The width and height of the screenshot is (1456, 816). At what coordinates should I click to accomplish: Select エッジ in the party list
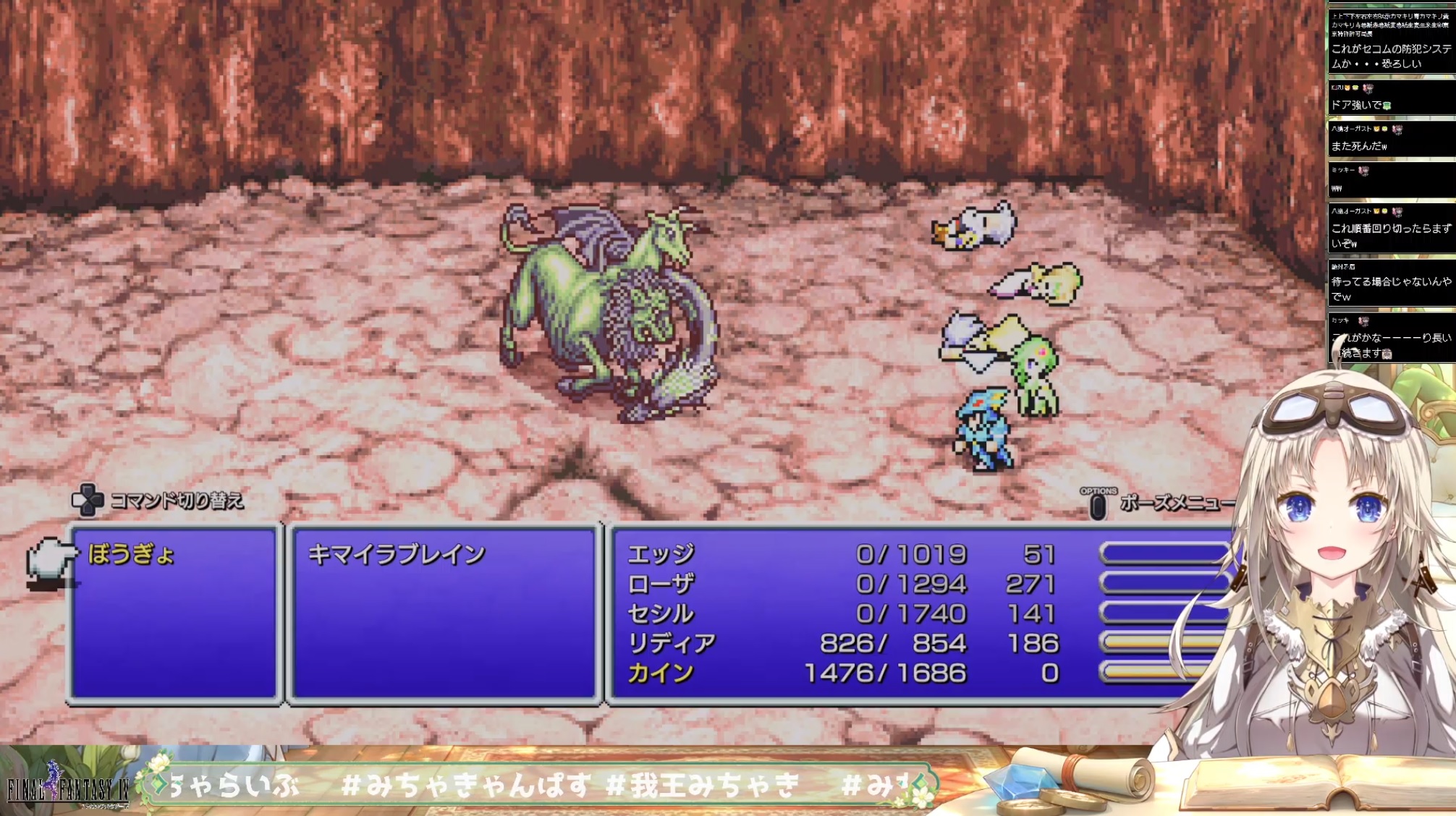click(x=661, y=555)
